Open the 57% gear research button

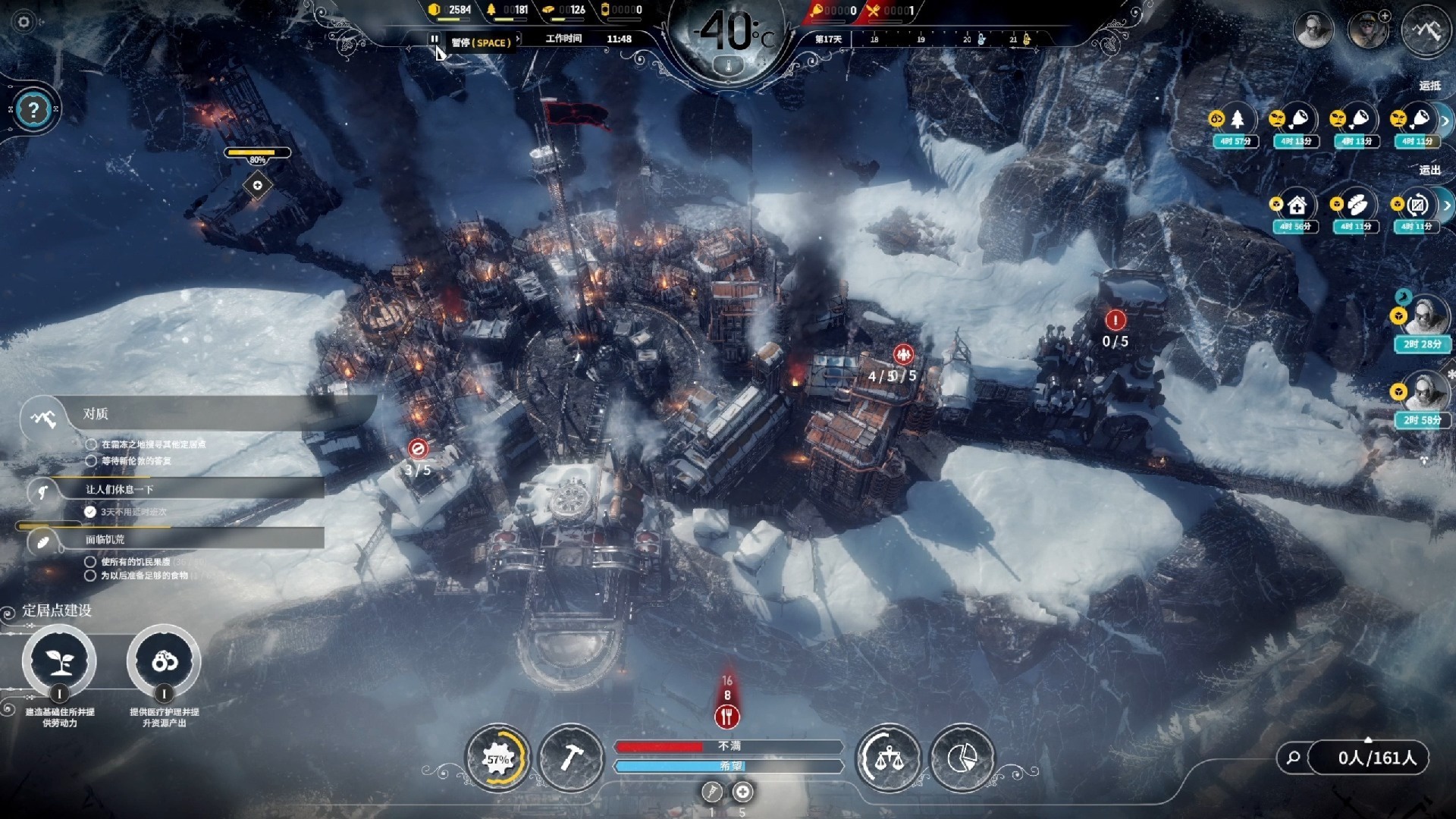pos(498,758)
